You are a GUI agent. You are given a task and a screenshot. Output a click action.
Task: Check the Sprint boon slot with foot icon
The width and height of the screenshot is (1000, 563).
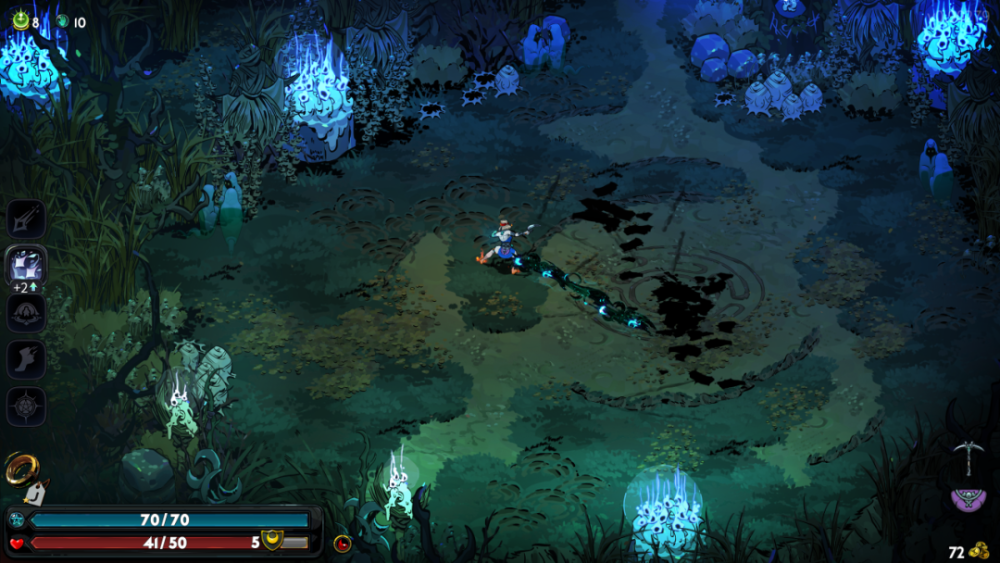coord(26,360)
